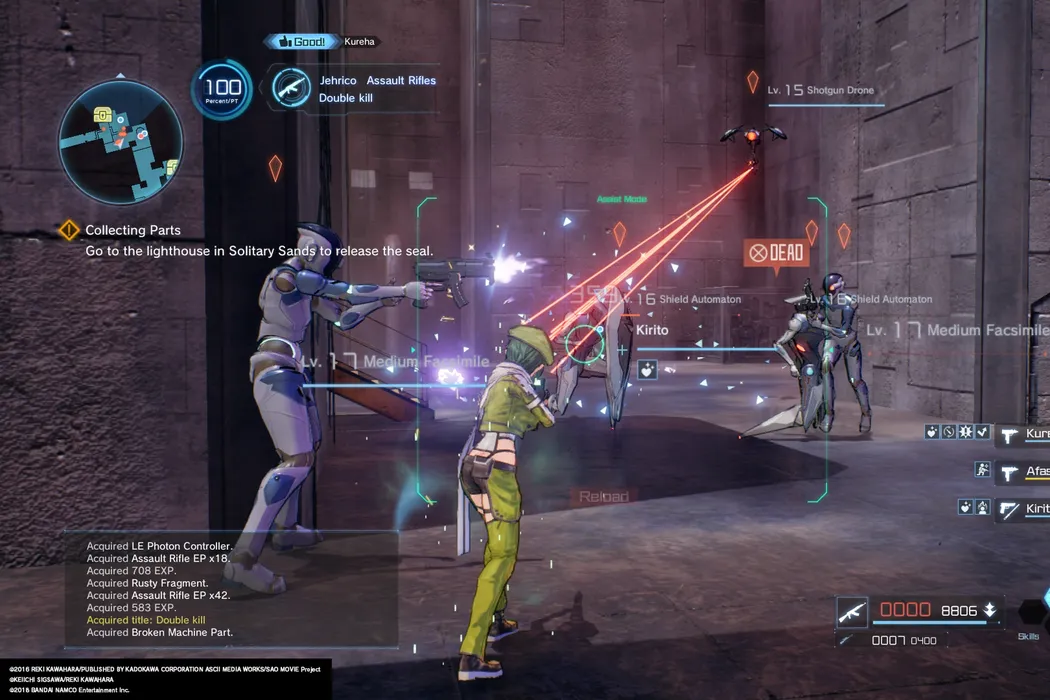Click the 100 Percent/PT circular gauge

222,90
